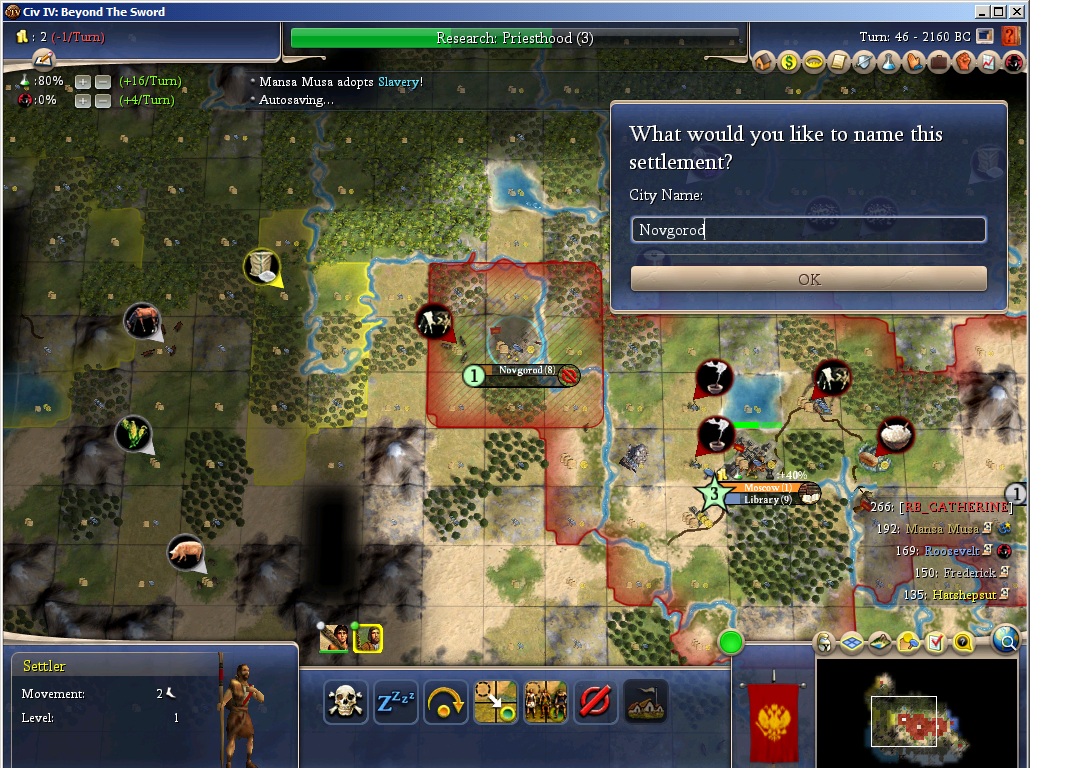Screen dimensions: 1075x775
Task: Cancel orders with the red slash button
Action: click(595, 702)
